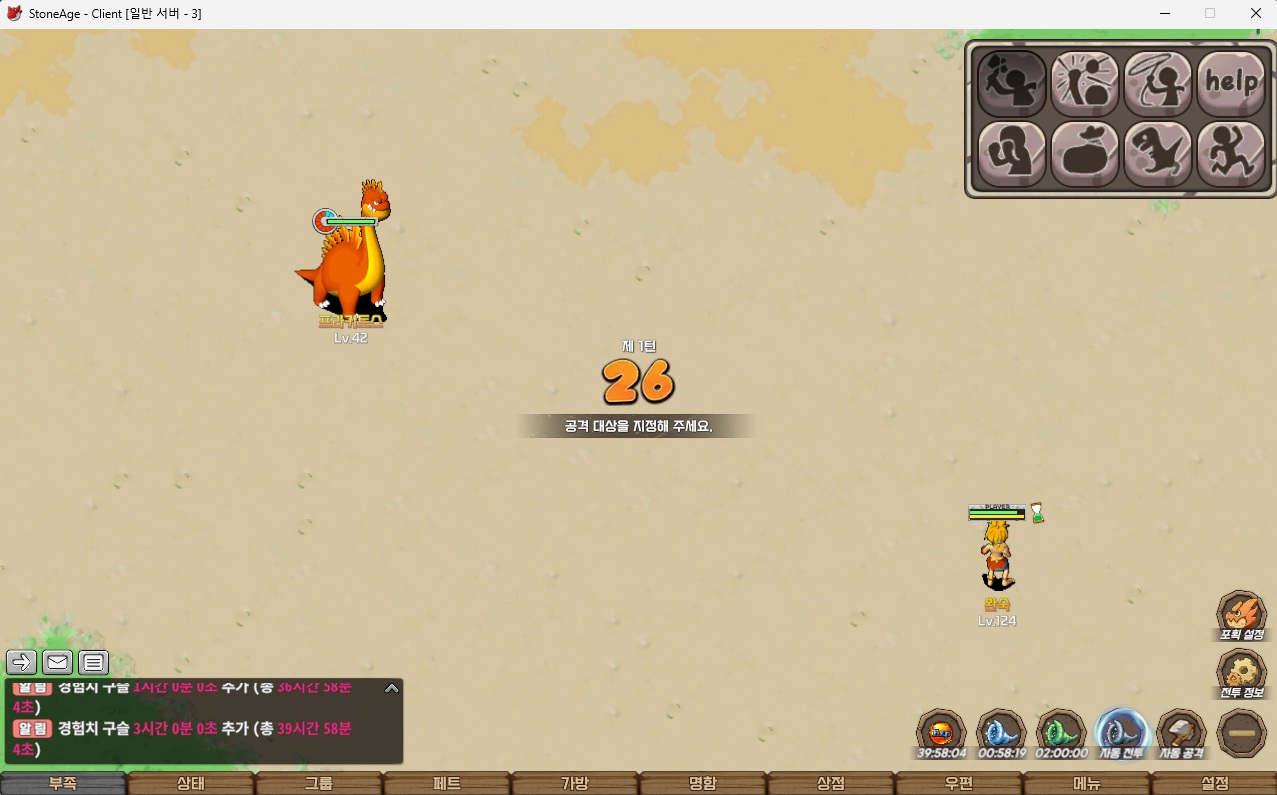Choose the running figure escape command
1277x795 pixels.
1231,154
